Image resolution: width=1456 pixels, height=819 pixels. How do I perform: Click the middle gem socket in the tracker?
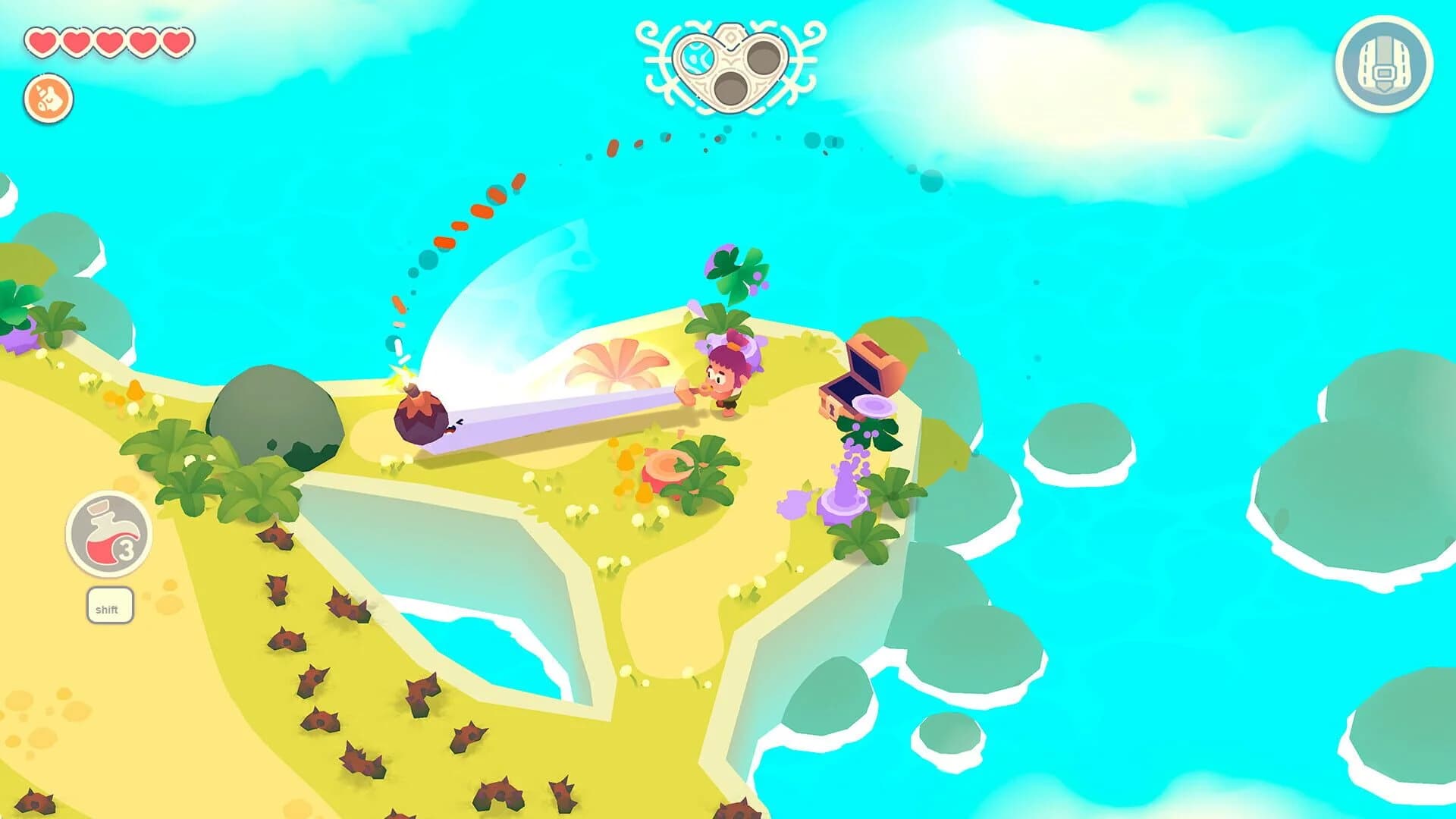tap(732, 89)
